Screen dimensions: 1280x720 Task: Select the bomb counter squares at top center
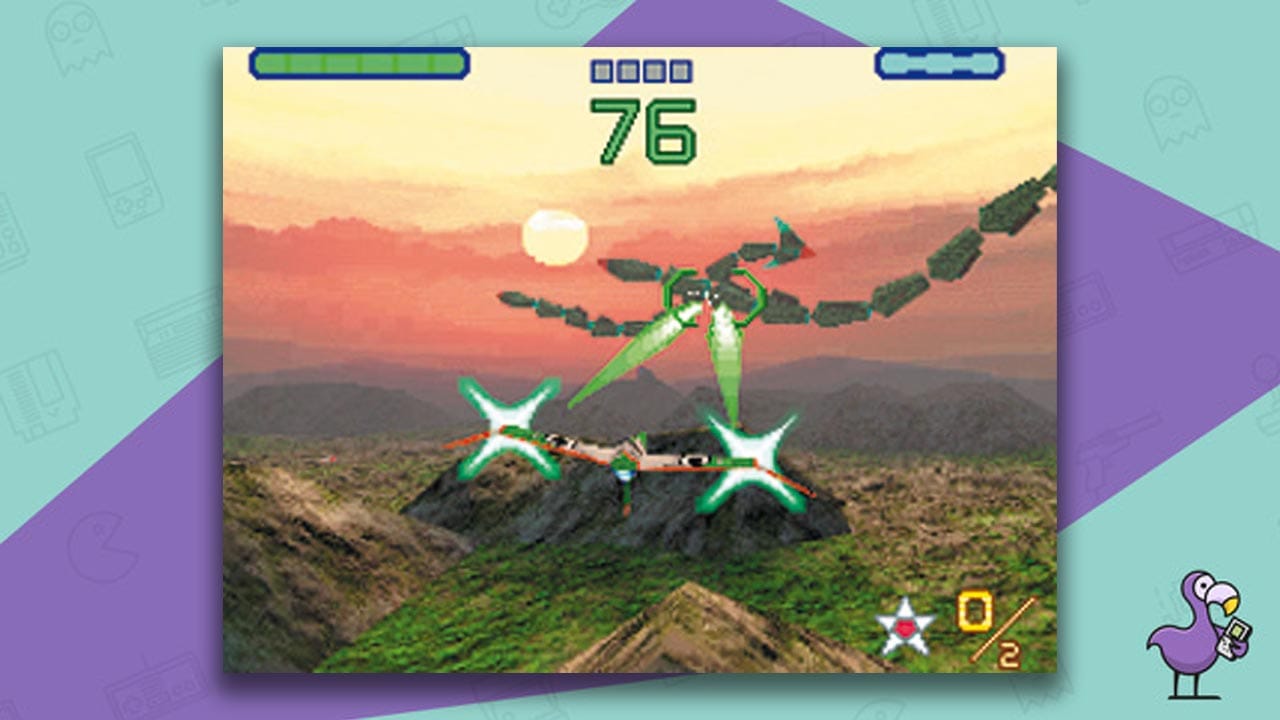click(x=640, y=70)
